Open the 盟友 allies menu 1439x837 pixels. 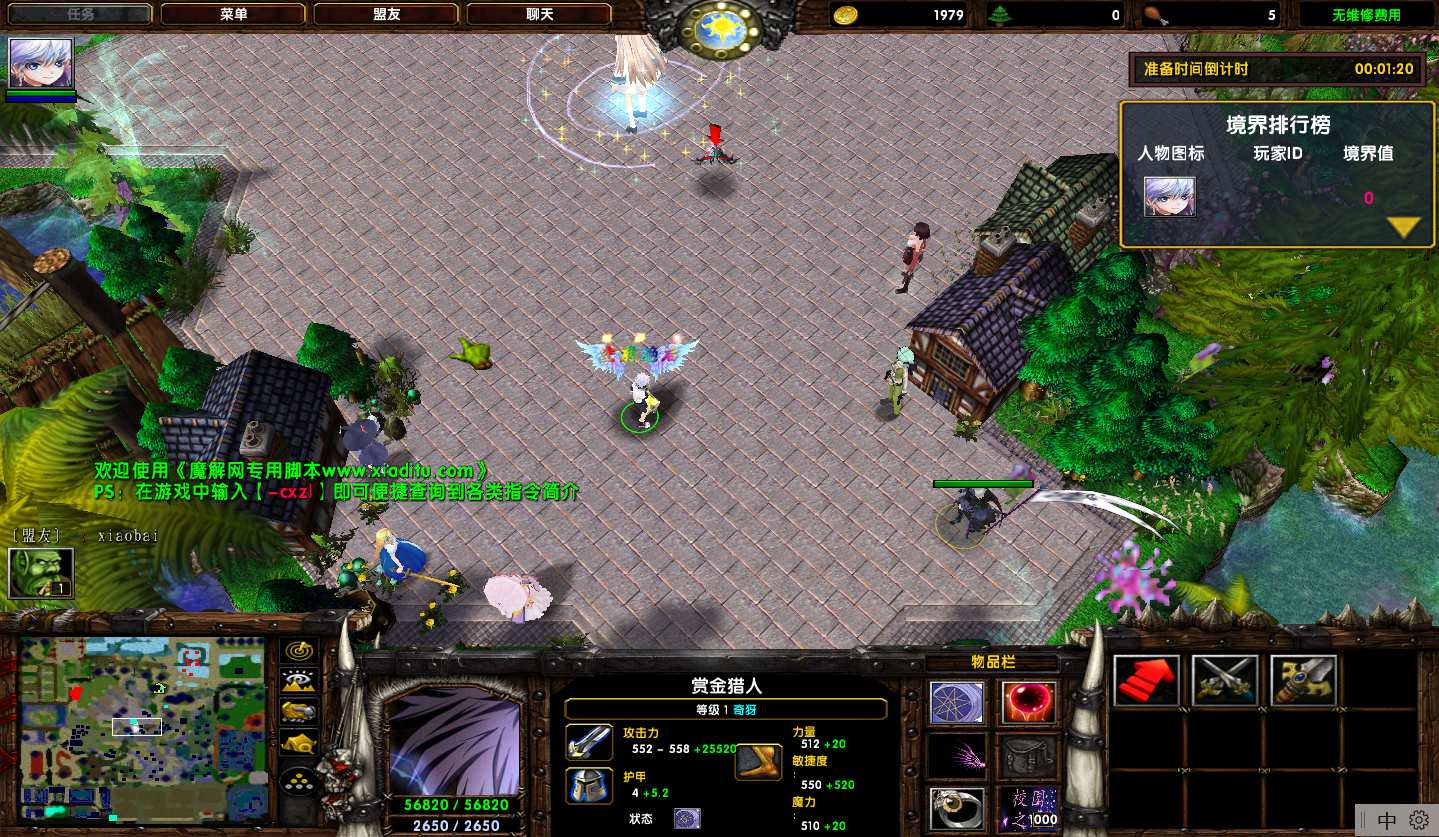[387, 14]
